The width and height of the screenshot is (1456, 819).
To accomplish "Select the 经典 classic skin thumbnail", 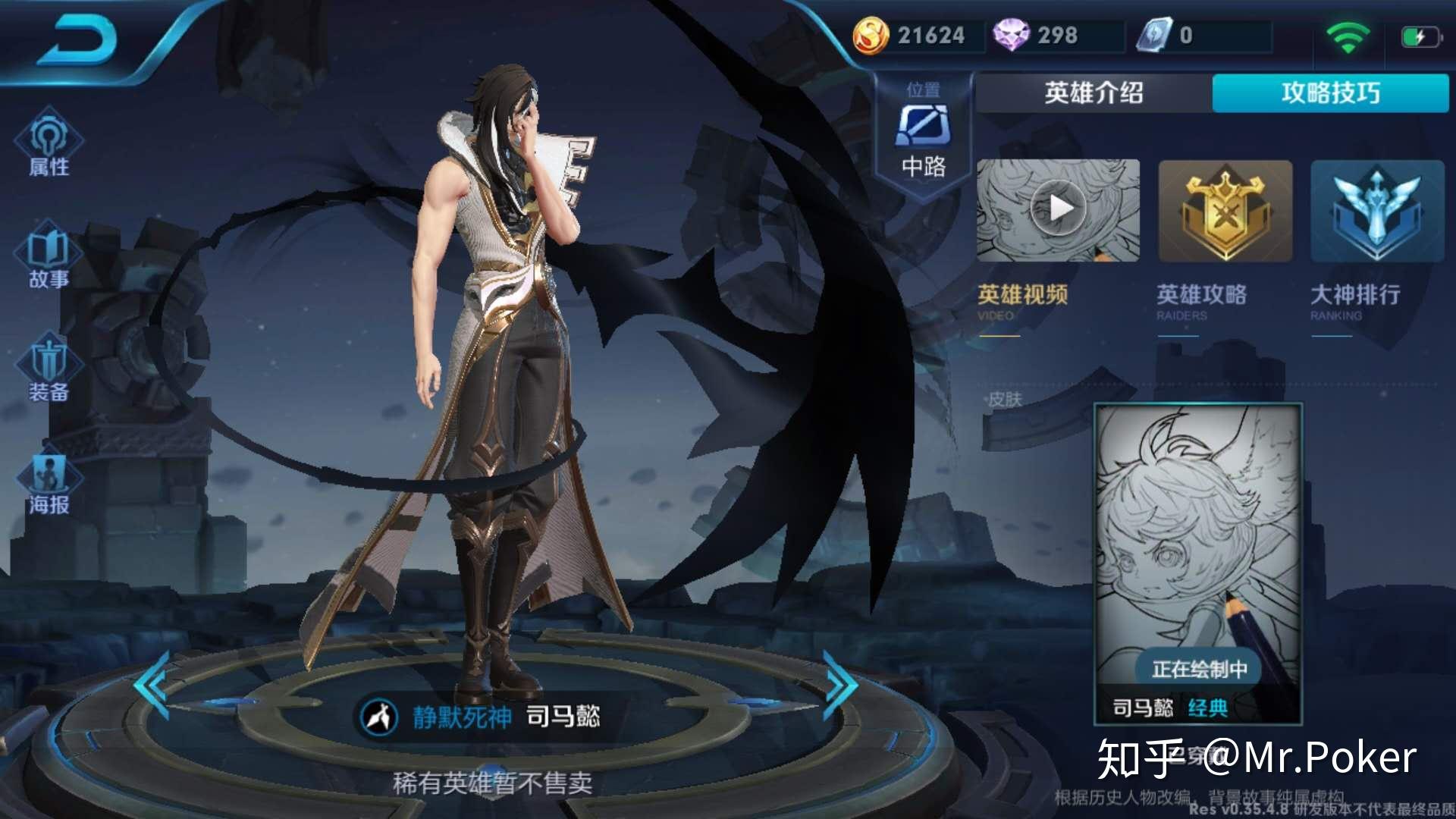I will pos(1200,561).
